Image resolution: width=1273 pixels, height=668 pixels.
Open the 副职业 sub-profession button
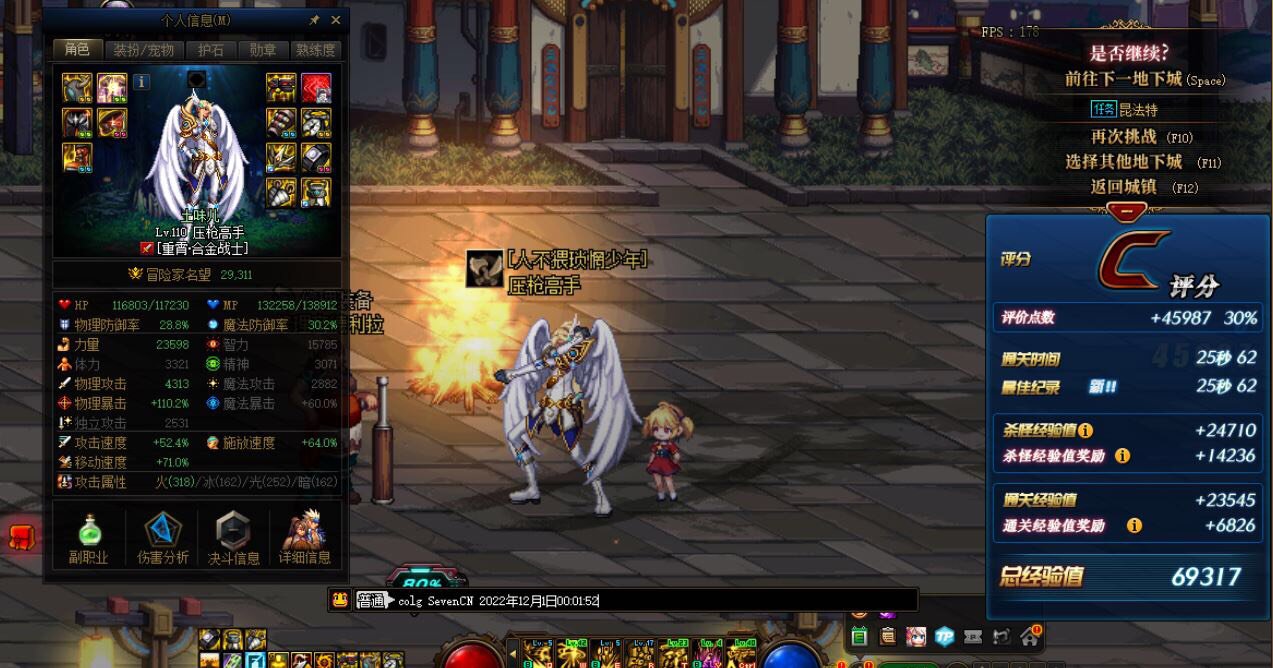tap(89, 538)
